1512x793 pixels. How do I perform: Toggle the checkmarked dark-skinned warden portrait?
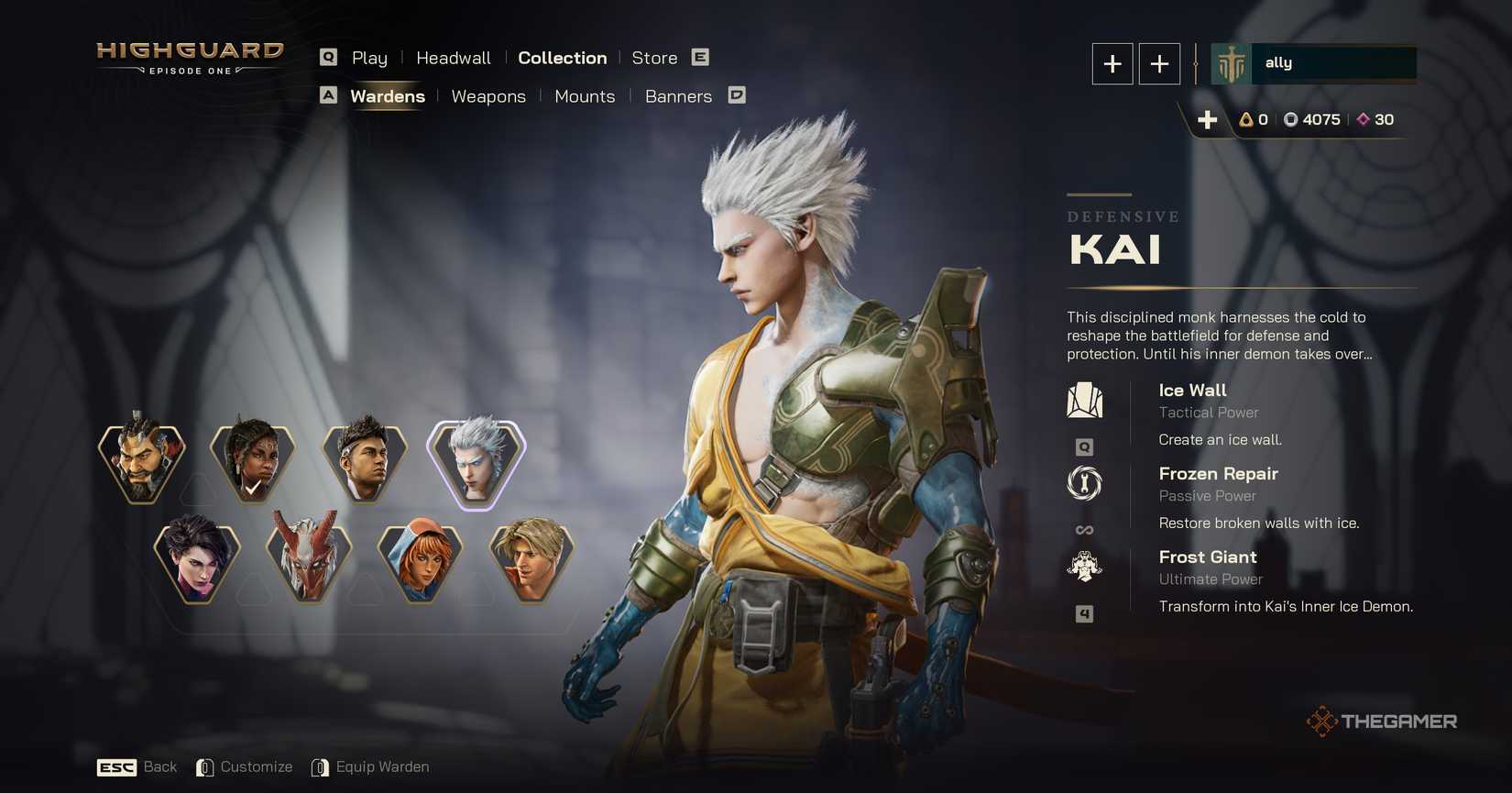[252, 461]
